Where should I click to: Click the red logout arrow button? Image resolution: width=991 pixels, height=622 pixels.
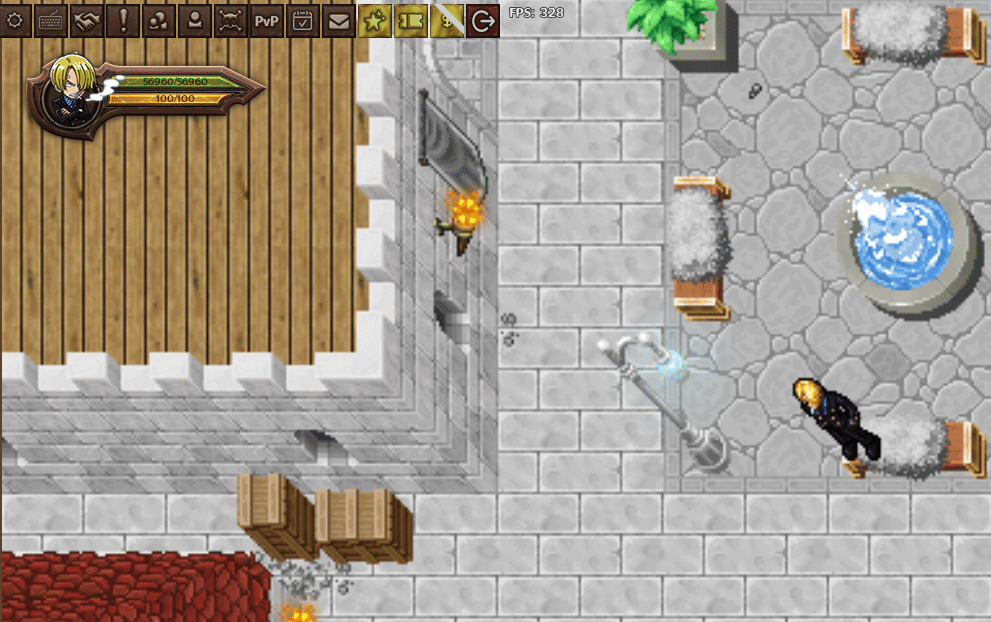pos(483,20)
